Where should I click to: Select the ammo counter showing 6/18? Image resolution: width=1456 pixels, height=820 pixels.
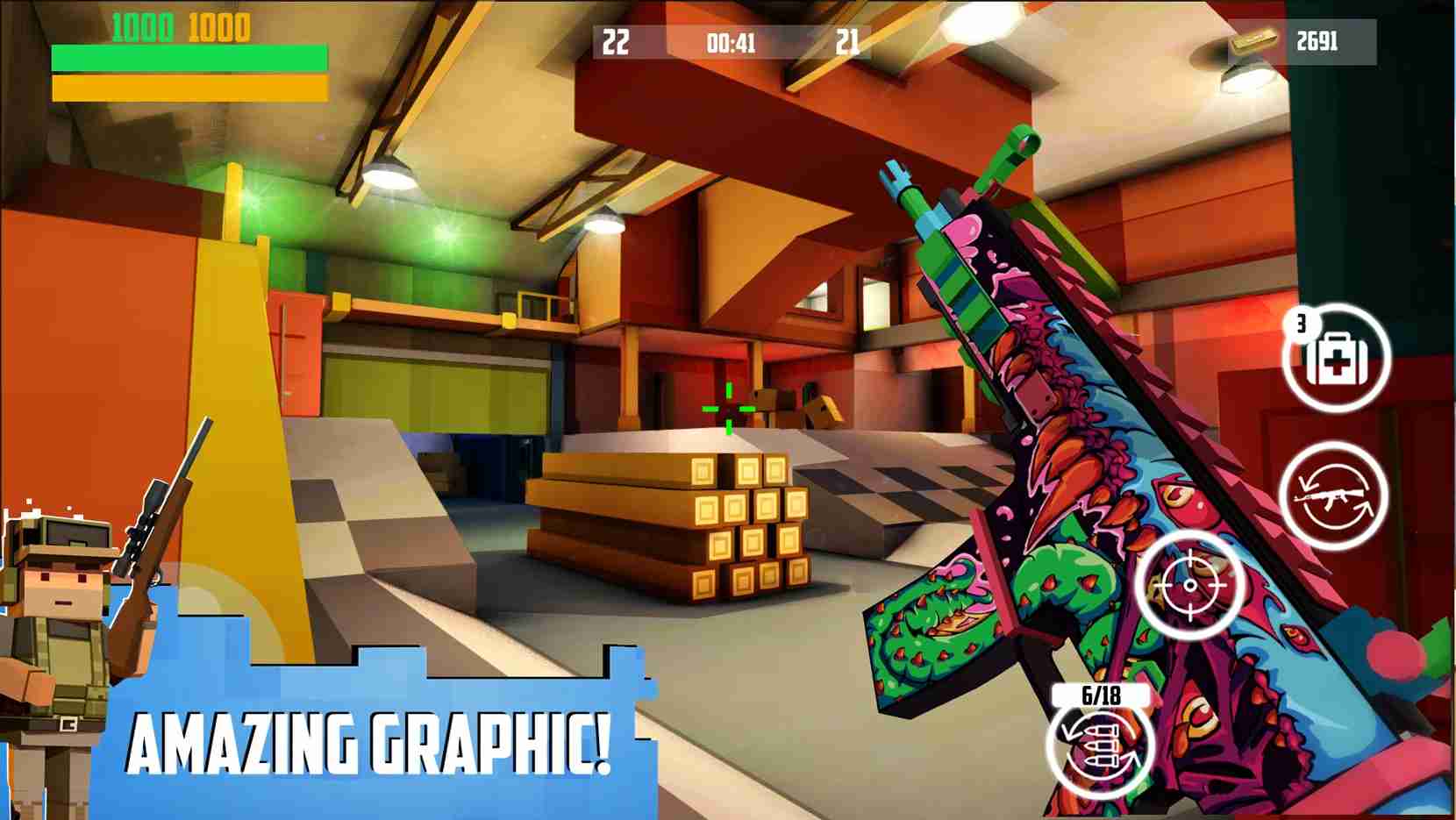pos(1100,696)
